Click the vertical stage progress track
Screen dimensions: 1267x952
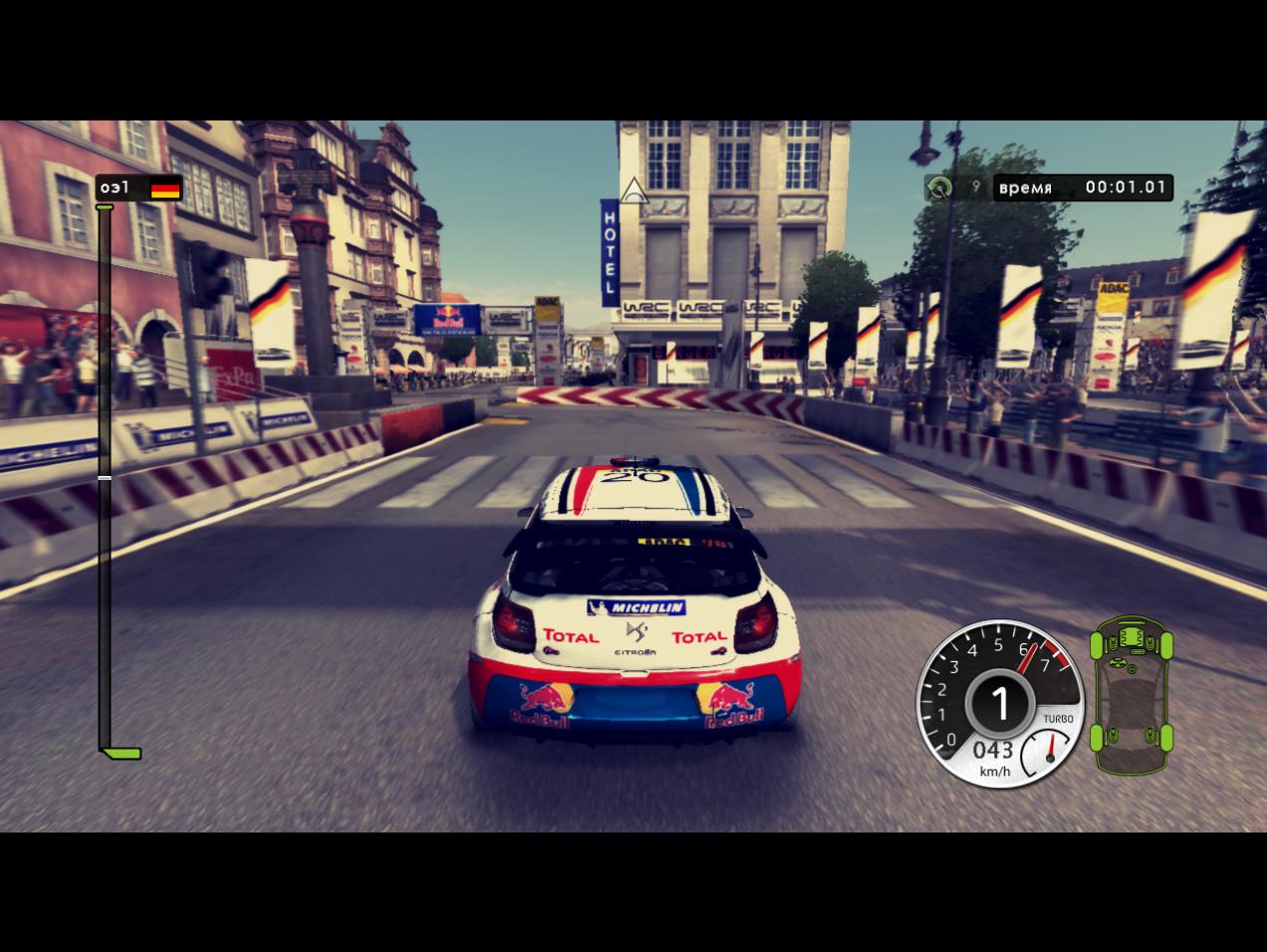105,478
